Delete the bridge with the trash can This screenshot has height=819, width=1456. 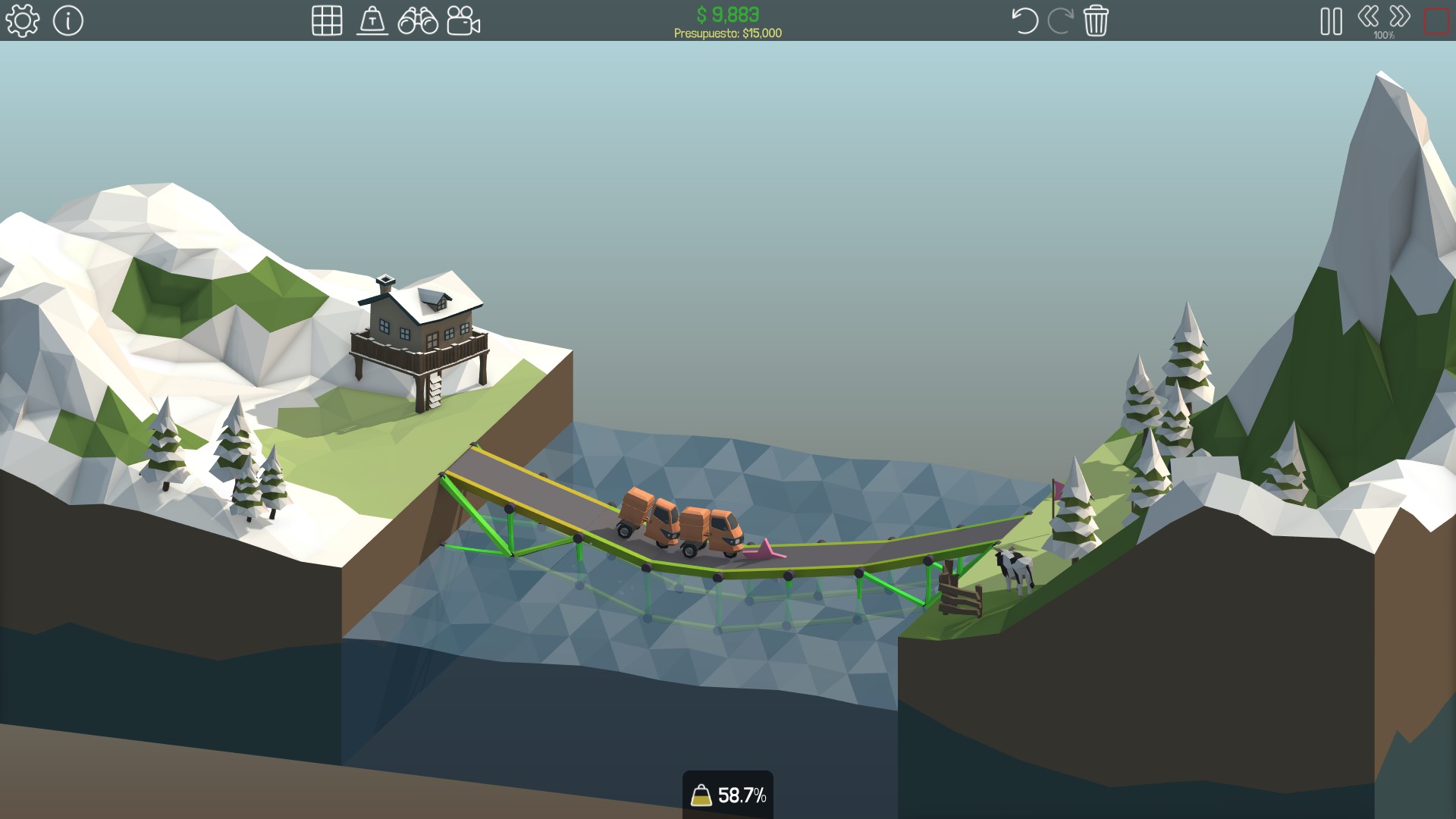pos(1096,20)
